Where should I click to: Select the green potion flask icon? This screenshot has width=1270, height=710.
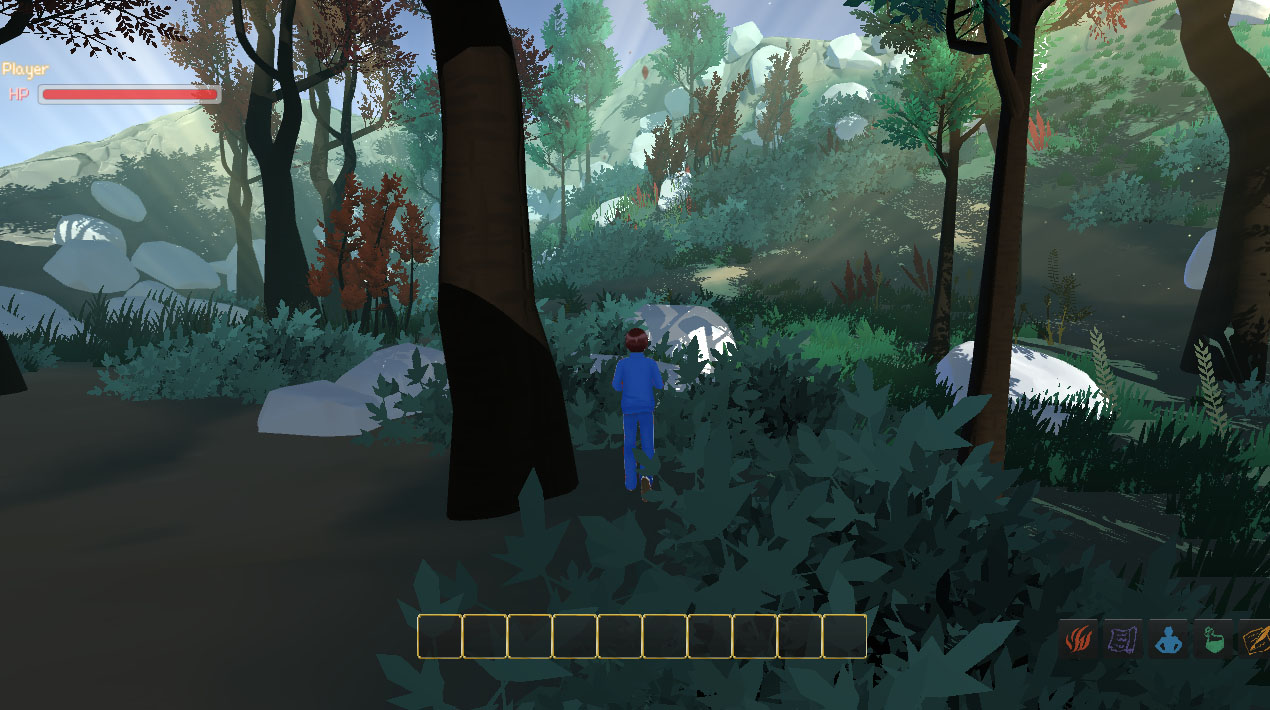pyautogui.click(x=1213, y=639)
